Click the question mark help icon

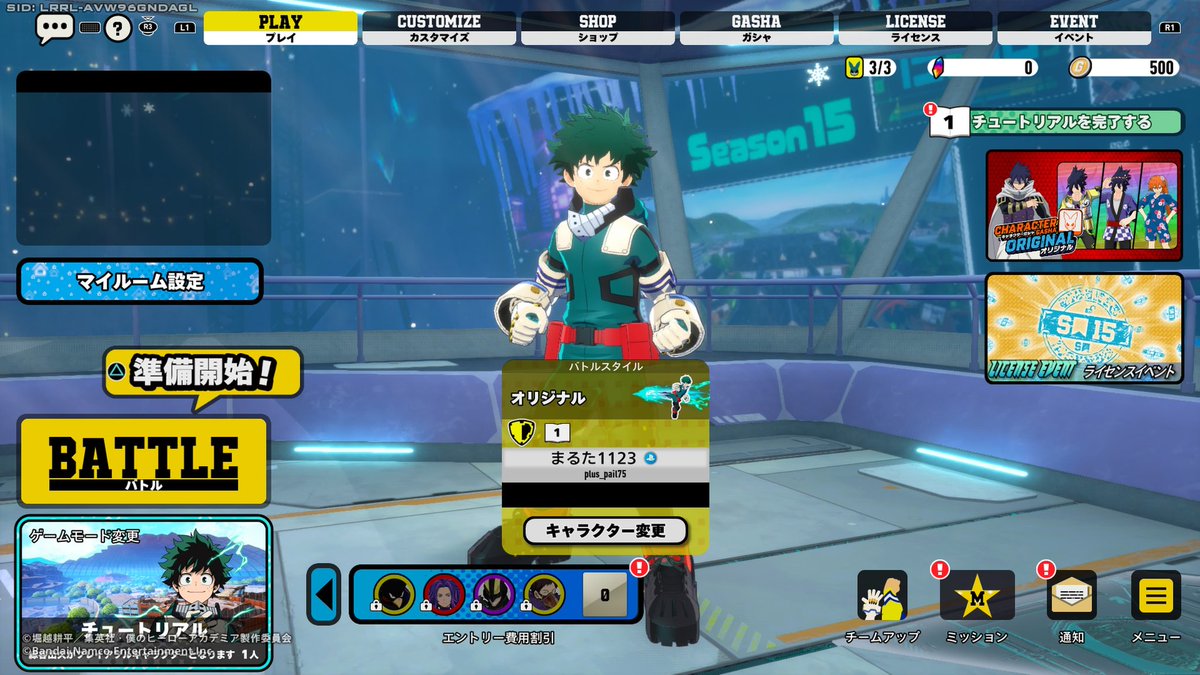(118, 28)
